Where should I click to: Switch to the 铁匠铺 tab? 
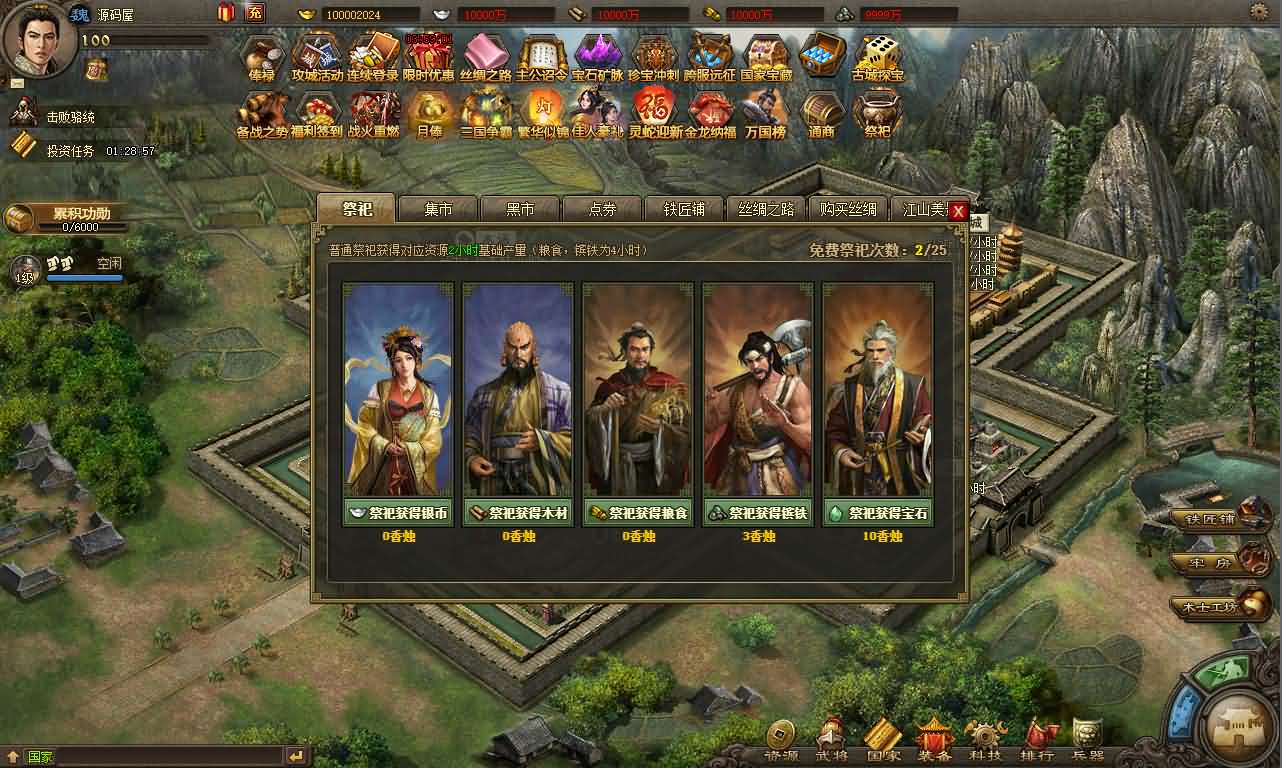[x=685, y=209]
